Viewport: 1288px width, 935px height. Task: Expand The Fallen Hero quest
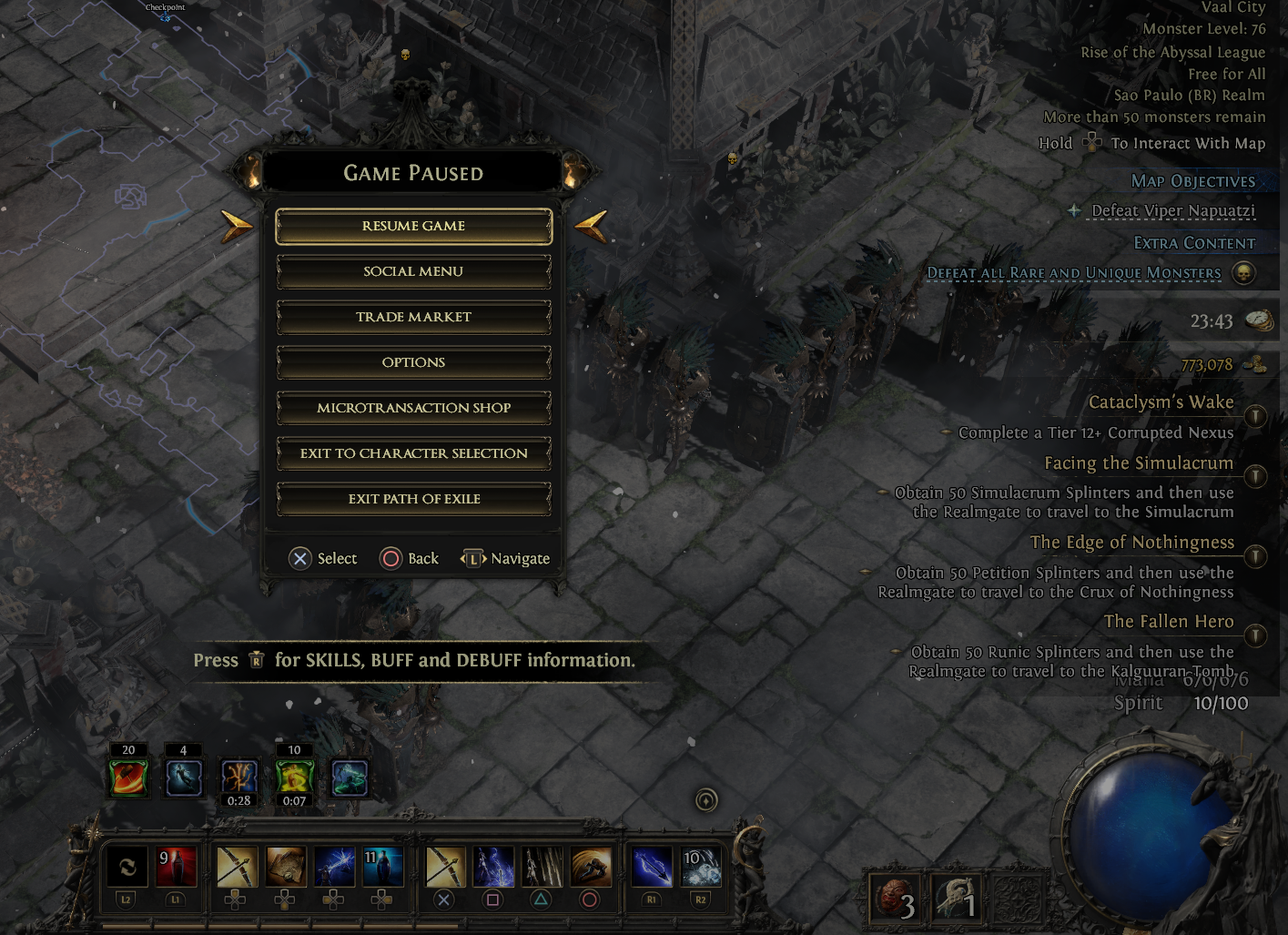pos(1255,635)
